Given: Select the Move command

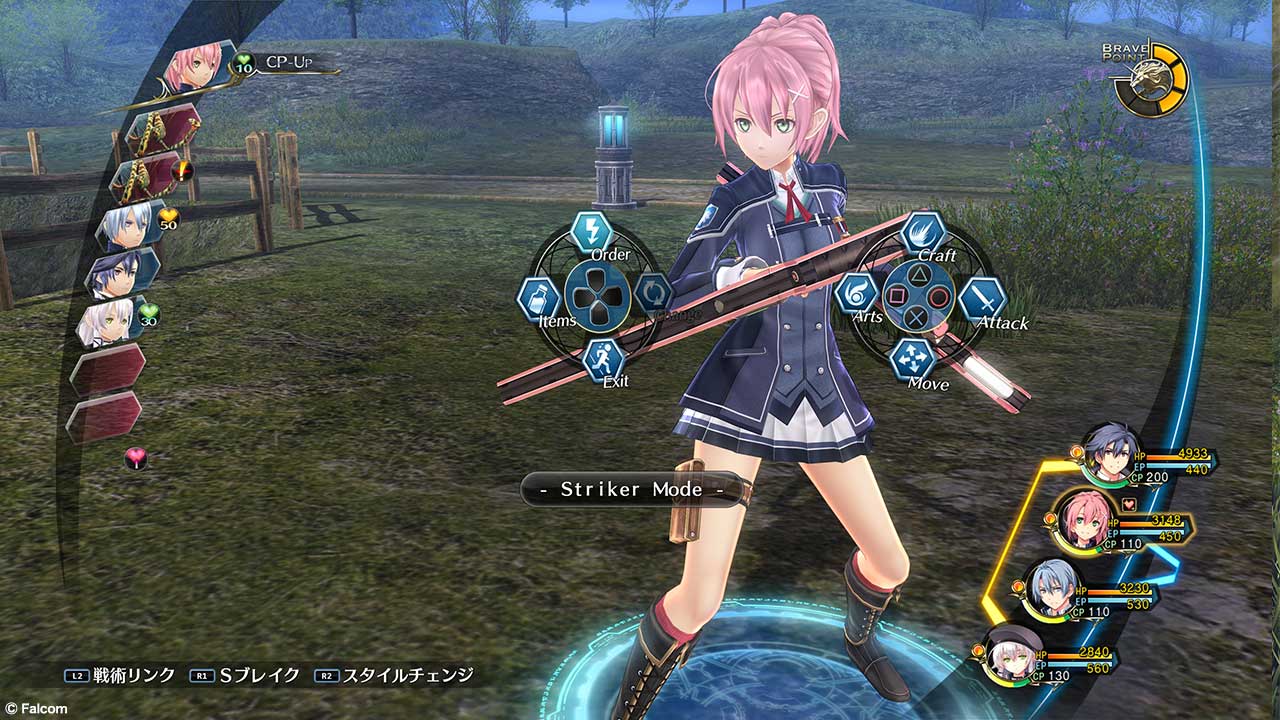Looking at the screenshot, I should 910,359.
